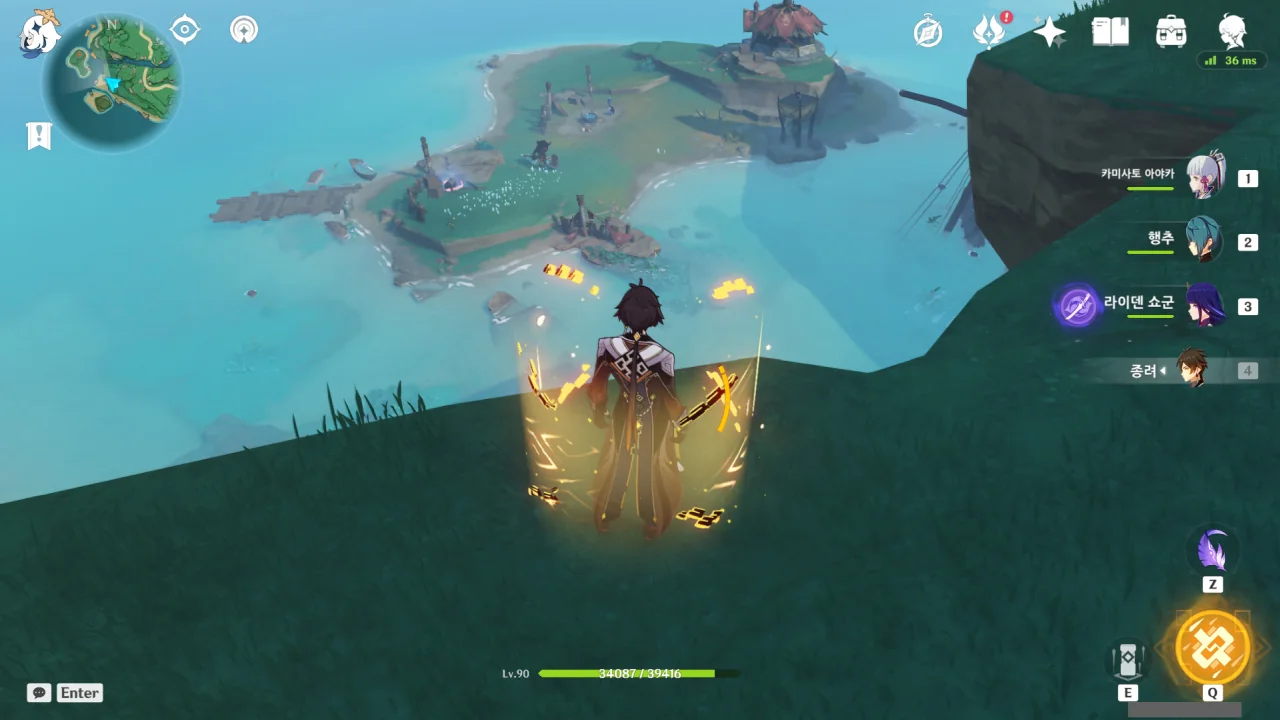Unleash Zhongli's golden elemental burst
1280x720 pixels.
tap(1212, 648)
